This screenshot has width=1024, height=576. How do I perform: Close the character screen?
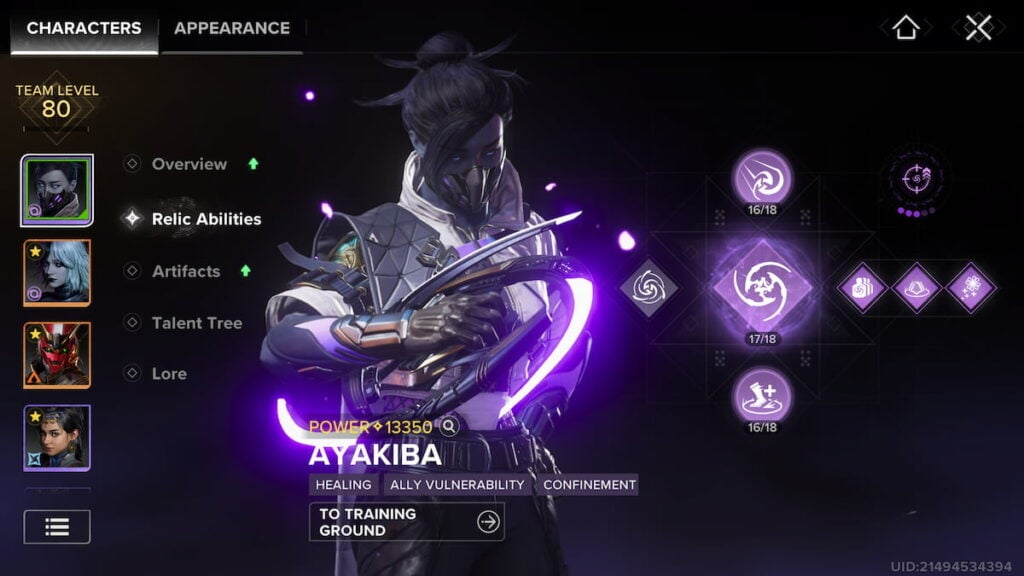click(977, 28)
